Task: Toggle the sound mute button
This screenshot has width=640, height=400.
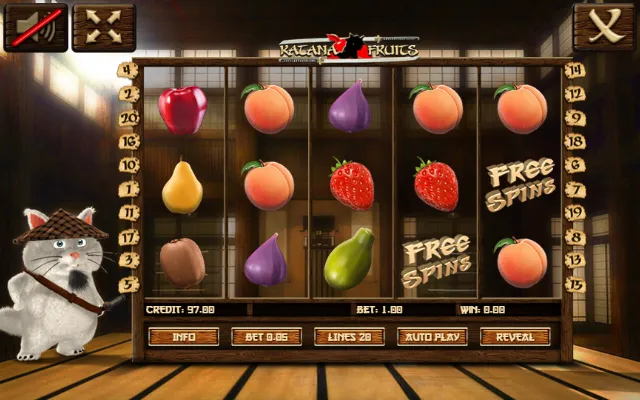Action: coord(35,27)
